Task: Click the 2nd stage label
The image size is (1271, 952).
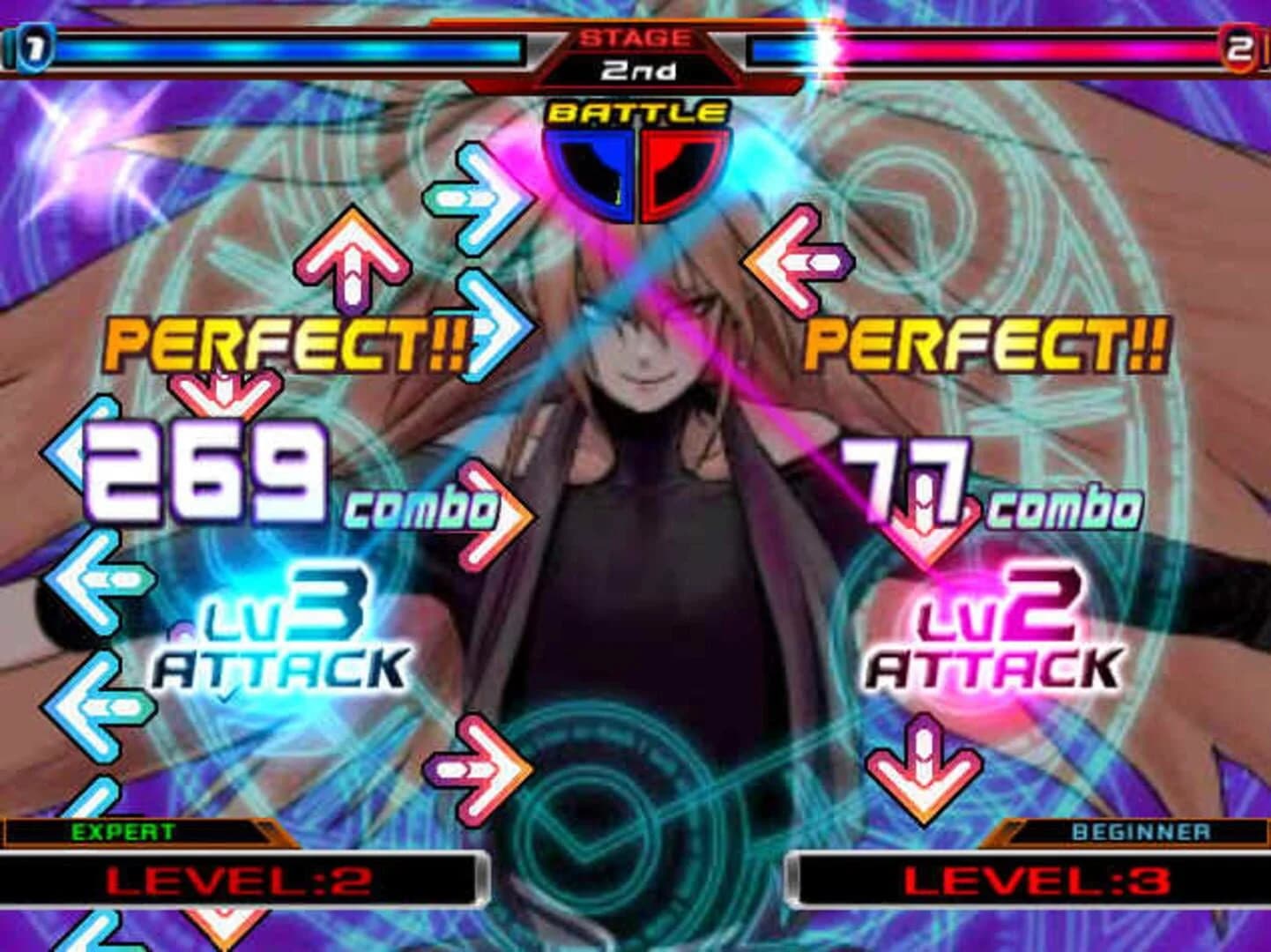Action: pyautogui.click(x=635, y=71)
